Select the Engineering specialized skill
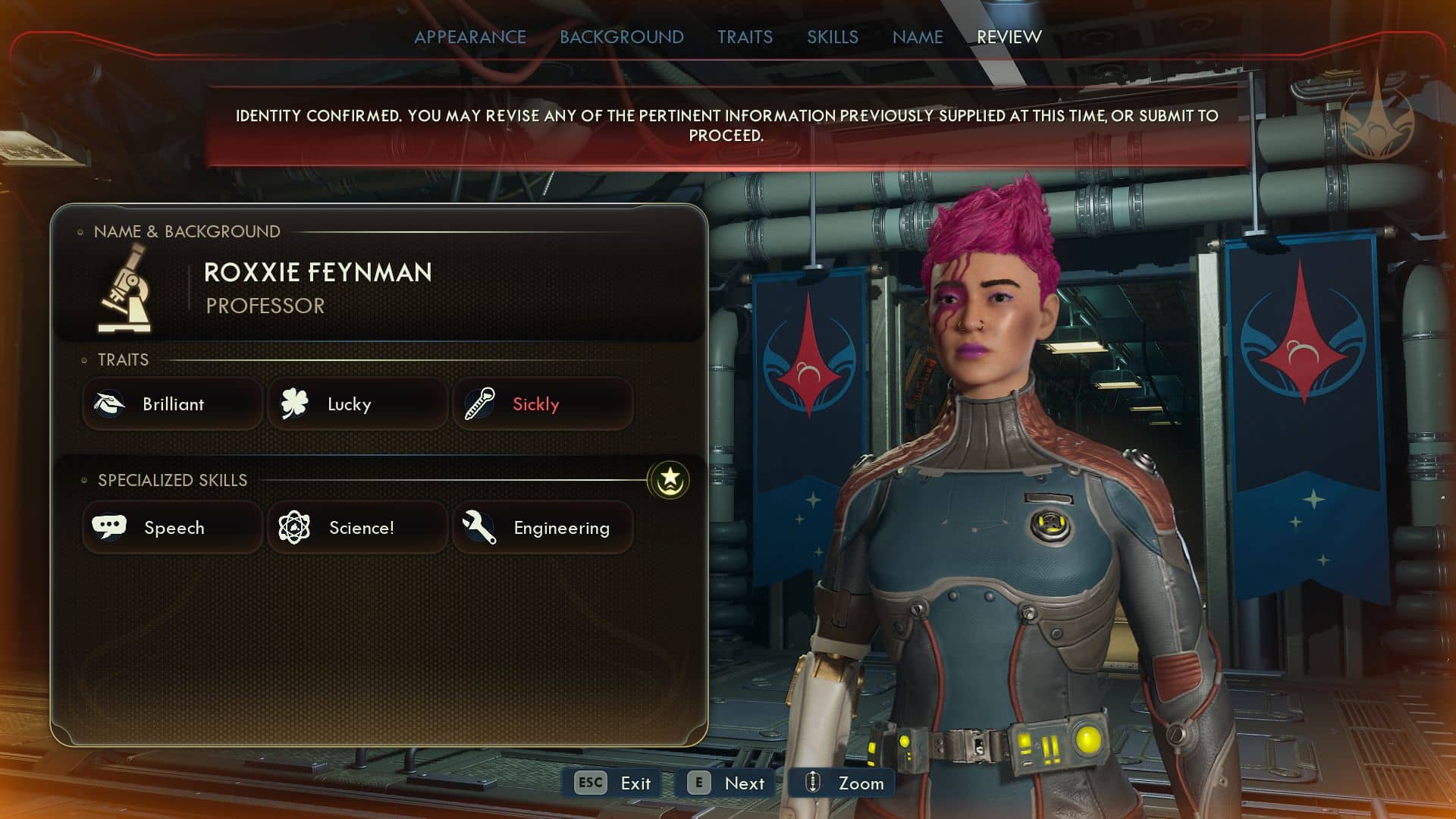This screenshot has height=819, width=1456. pos(542,528)
